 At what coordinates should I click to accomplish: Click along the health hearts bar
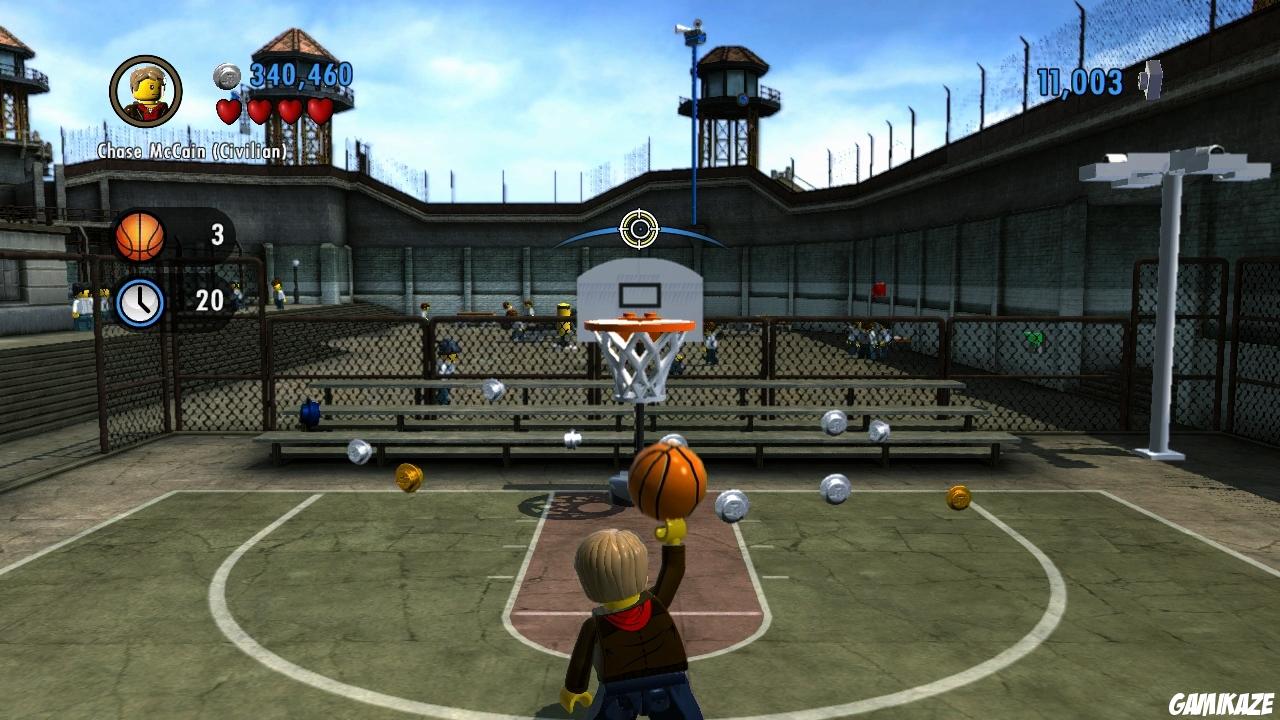point(275,112)
